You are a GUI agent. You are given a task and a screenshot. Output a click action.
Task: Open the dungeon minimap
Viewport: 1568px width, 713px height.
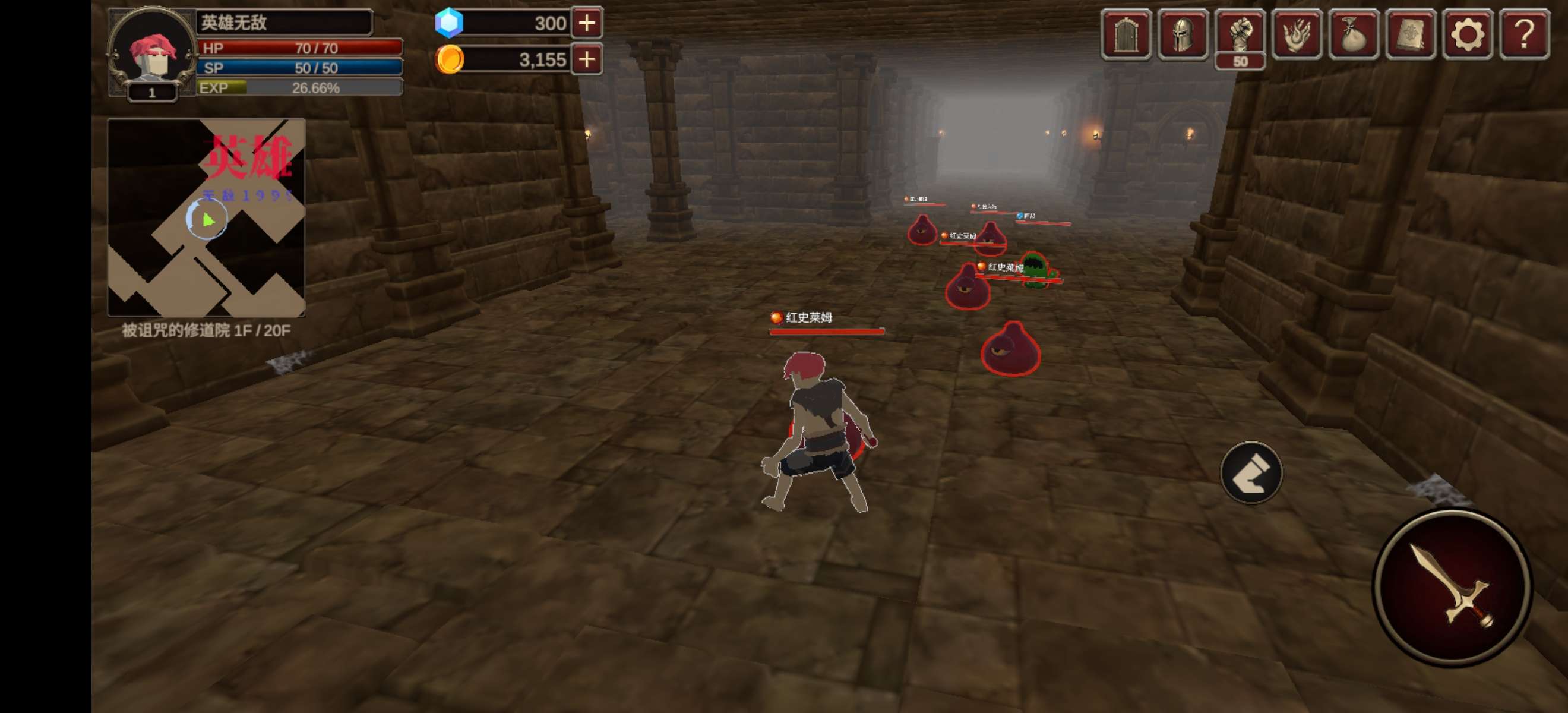point(206,217)
